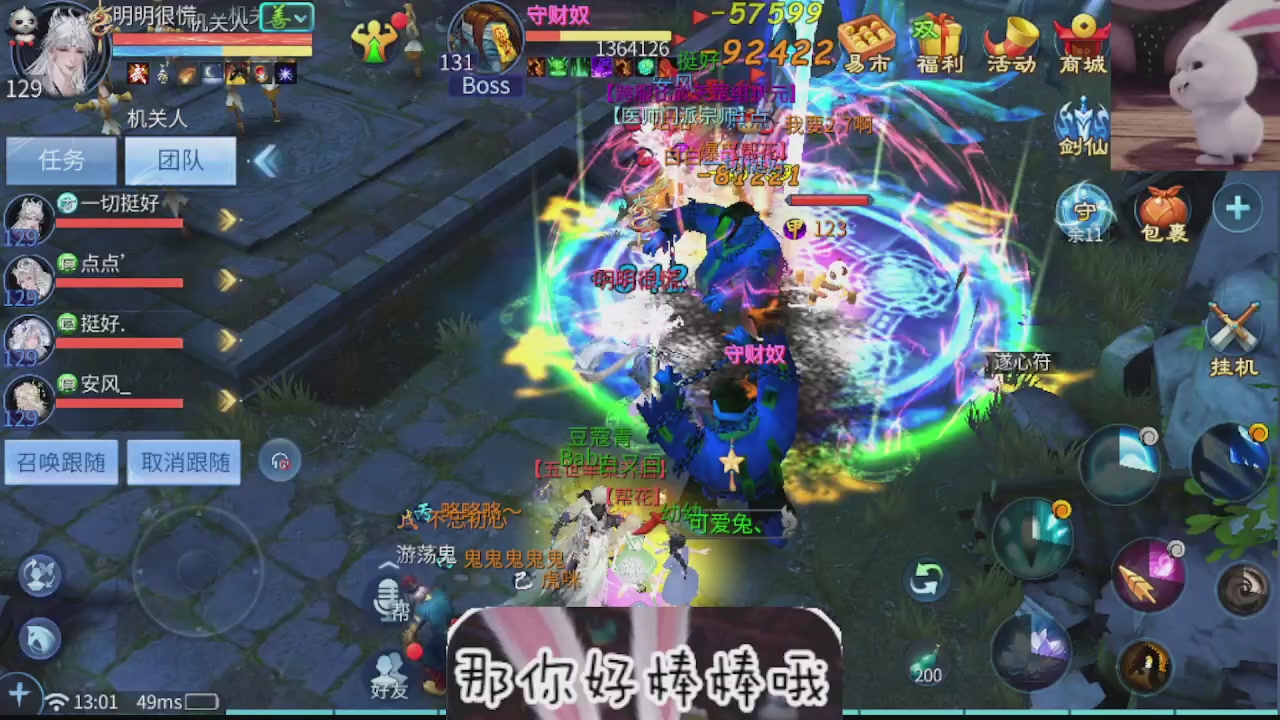This screenshot has width=1280, height=720.
Task: Toggle the voice chat microphone
Action: 390,600
